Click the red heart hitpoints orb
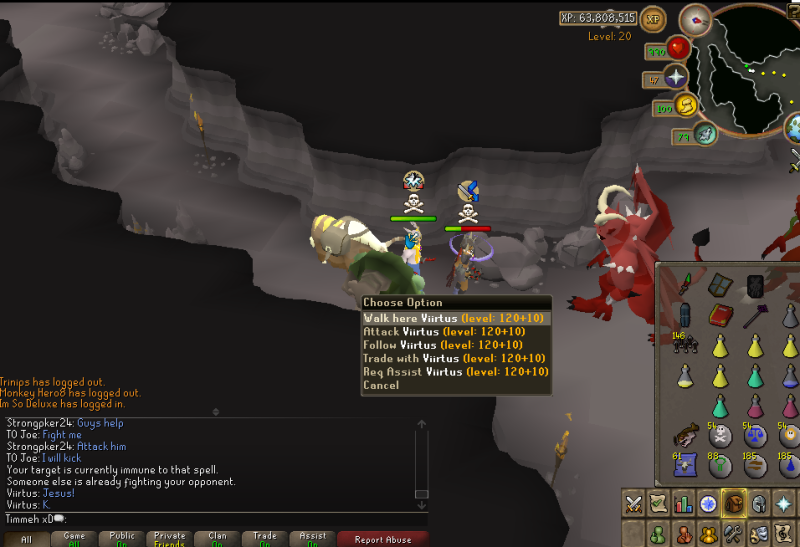The width and height of the screenshot is (800, 547). click(x=680, y=47)
